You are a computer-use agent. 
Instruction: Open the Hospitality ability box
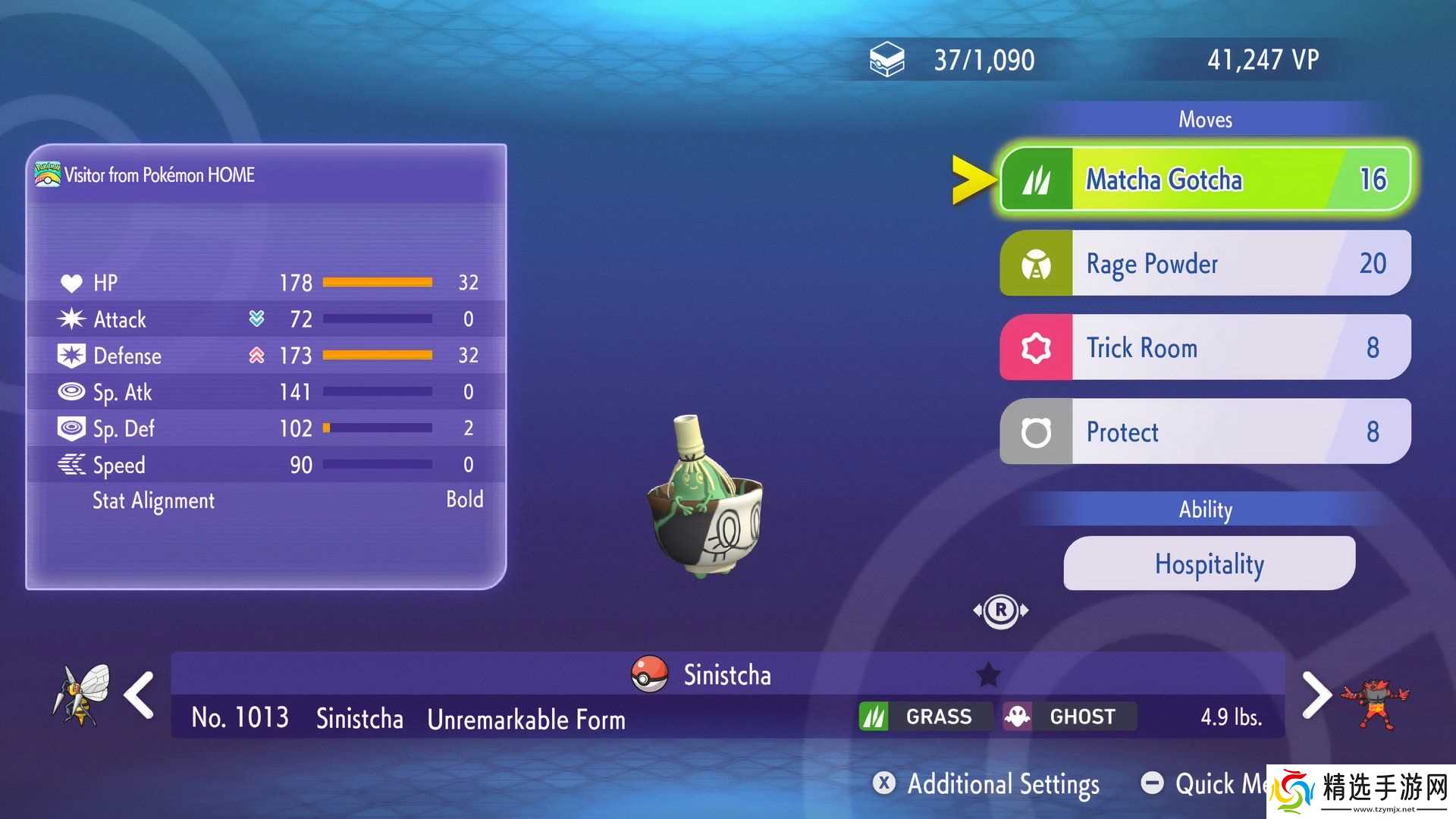pos(1209,563)
